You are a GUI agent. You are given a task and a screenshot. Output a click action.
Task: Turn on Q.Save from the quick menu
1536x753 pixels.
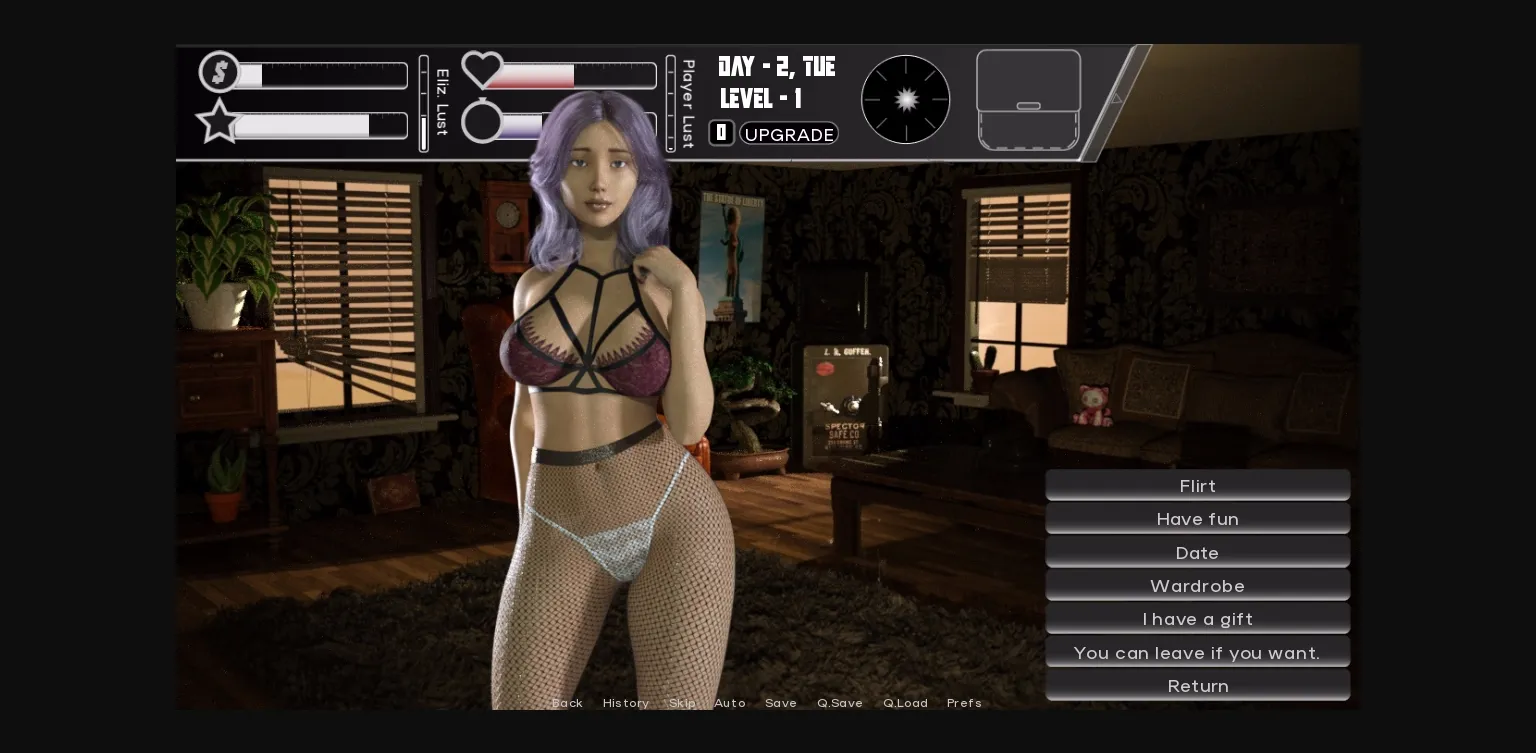(x=840, y=703)
